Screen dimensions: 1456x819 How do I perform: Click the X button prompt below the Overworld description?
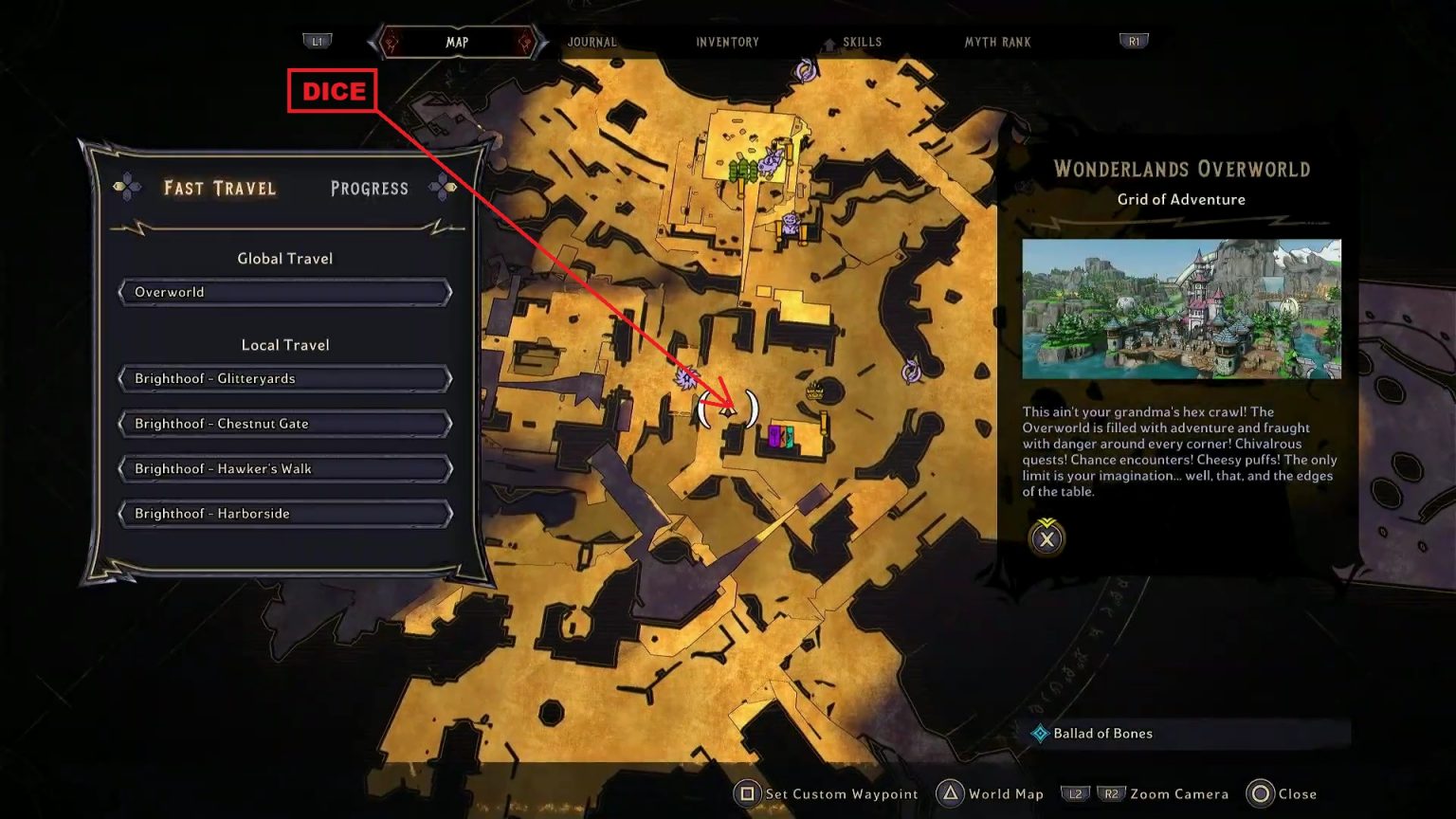1045,538
